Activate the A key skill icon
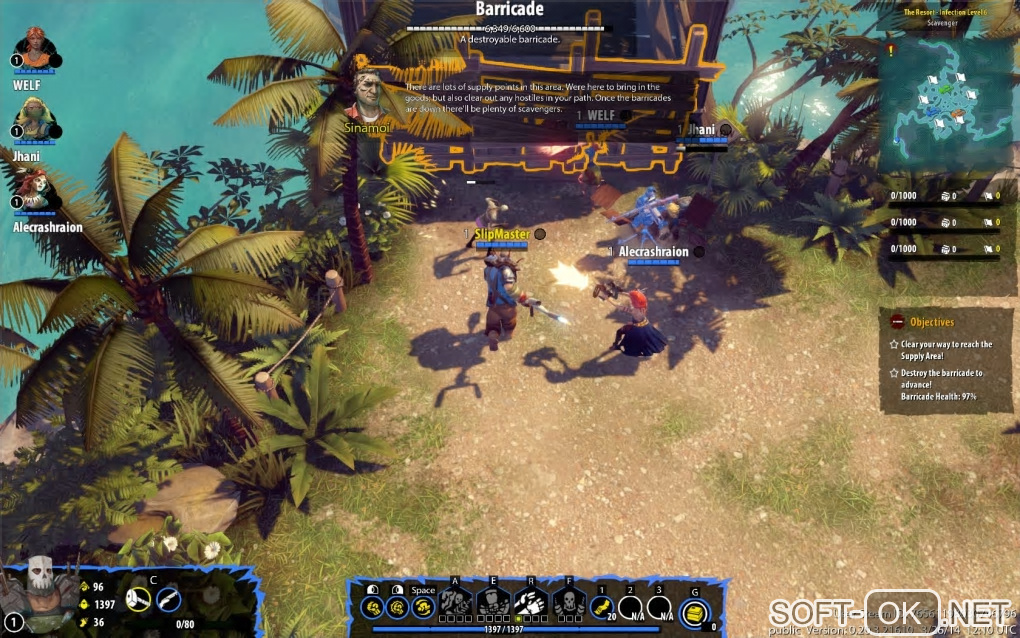 [456, 602]
